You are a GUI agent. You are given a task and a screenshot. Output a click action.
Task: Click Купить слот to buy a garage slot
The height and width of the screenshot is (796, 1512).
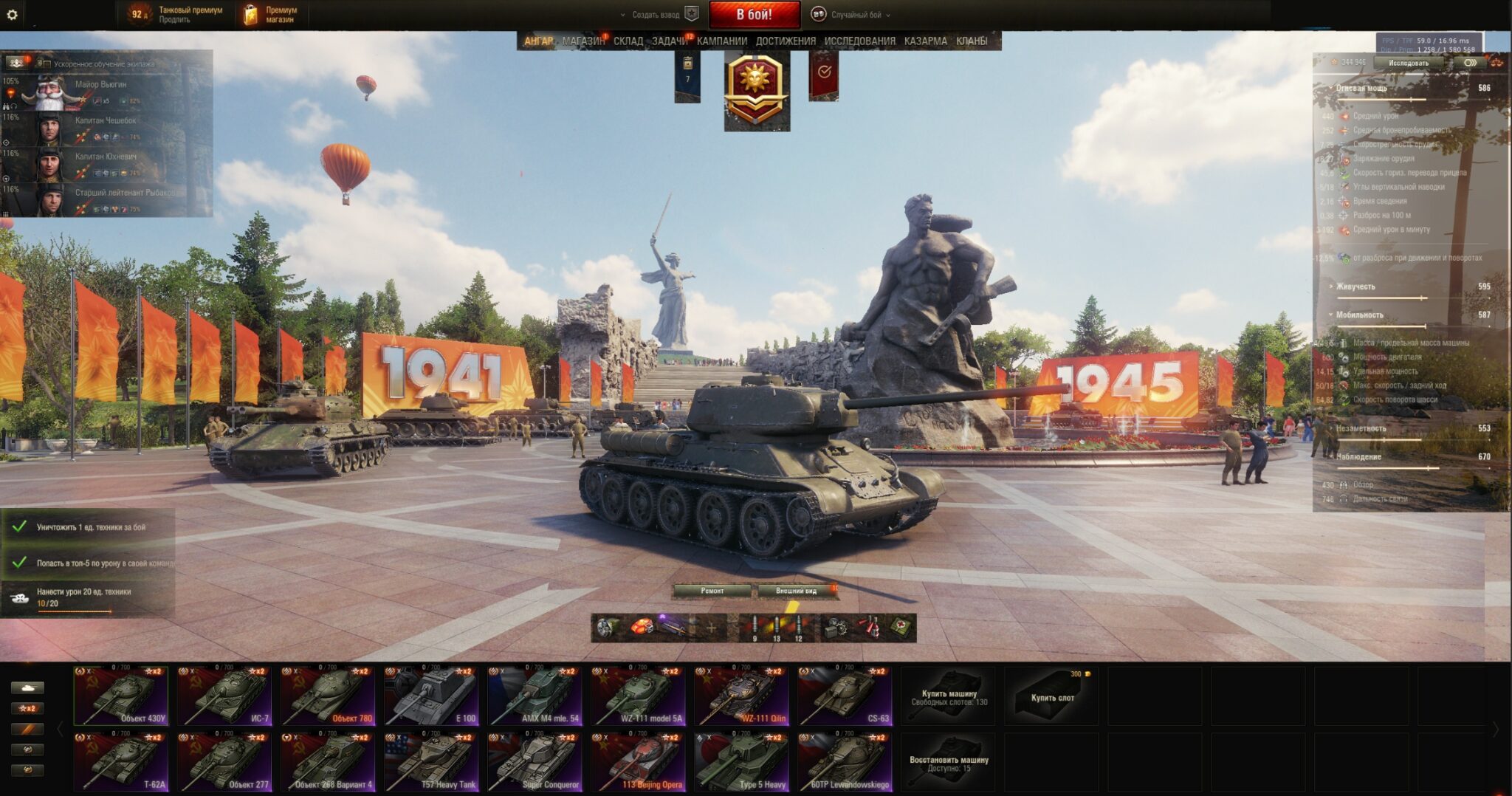point(1052,696)
